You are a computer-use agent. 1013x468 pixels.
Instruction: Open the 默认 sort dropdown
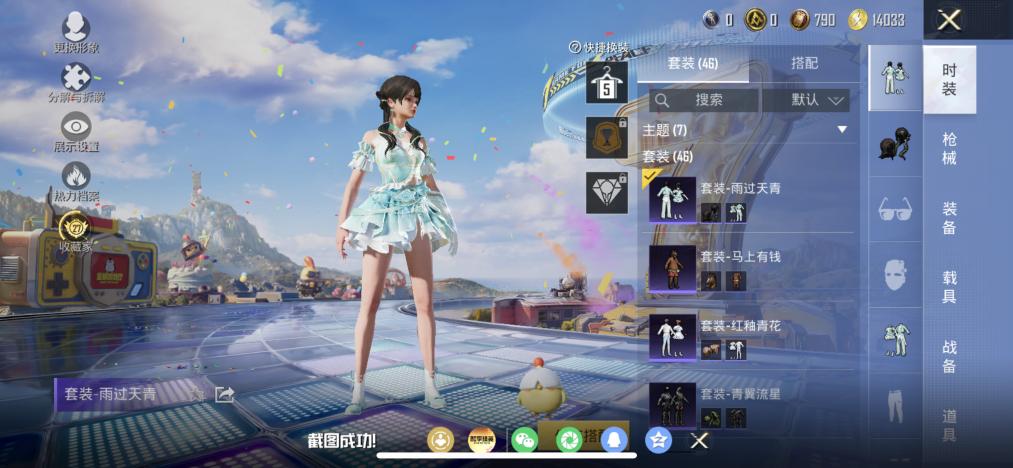click(x=806, y=100)
